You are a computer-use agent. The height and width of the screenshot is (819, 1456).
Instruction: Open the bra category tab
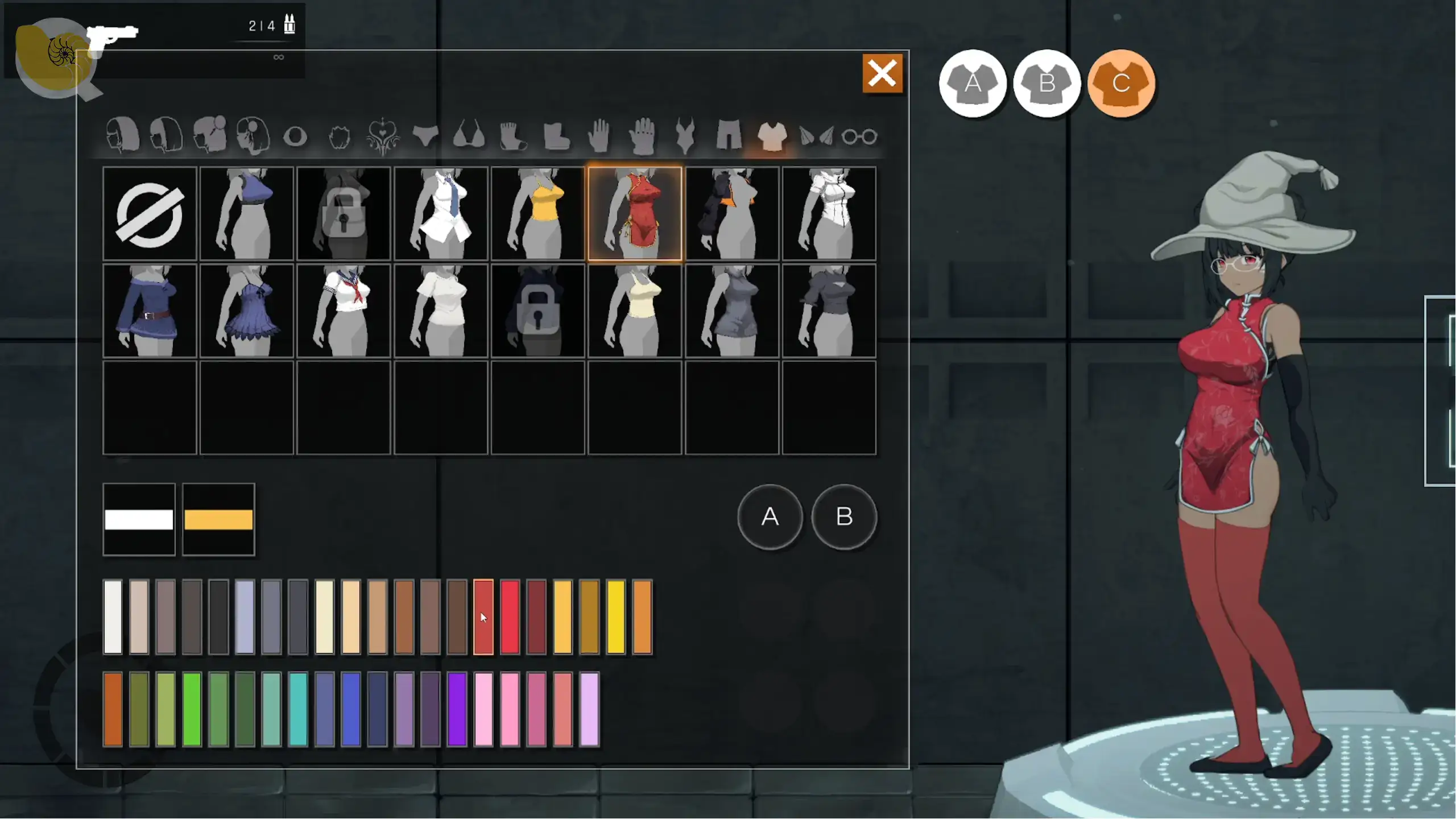tap(469, 135)
